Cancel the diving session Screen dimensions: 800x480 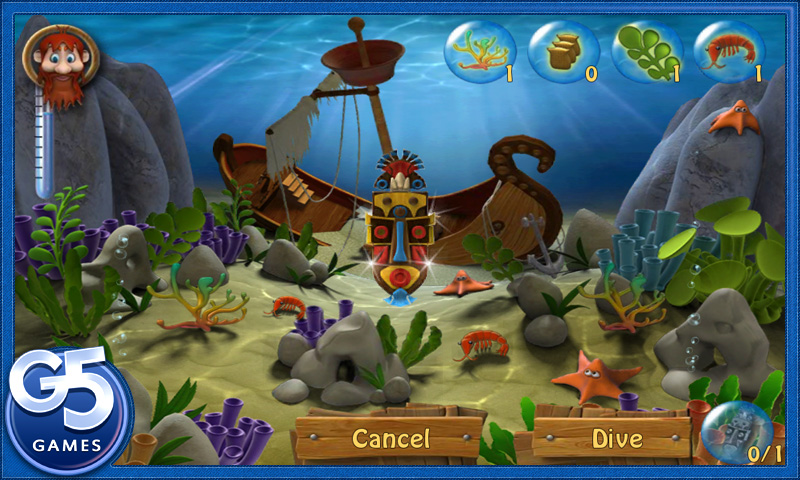click(x=390, y=438)
